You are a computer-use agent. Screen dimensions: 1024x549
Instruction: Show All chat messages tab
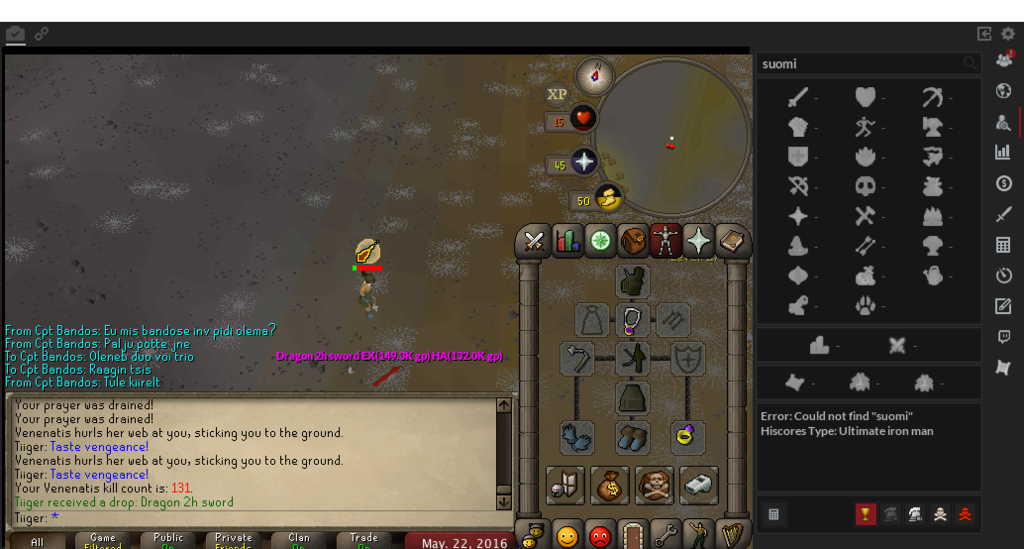point(37,541)
